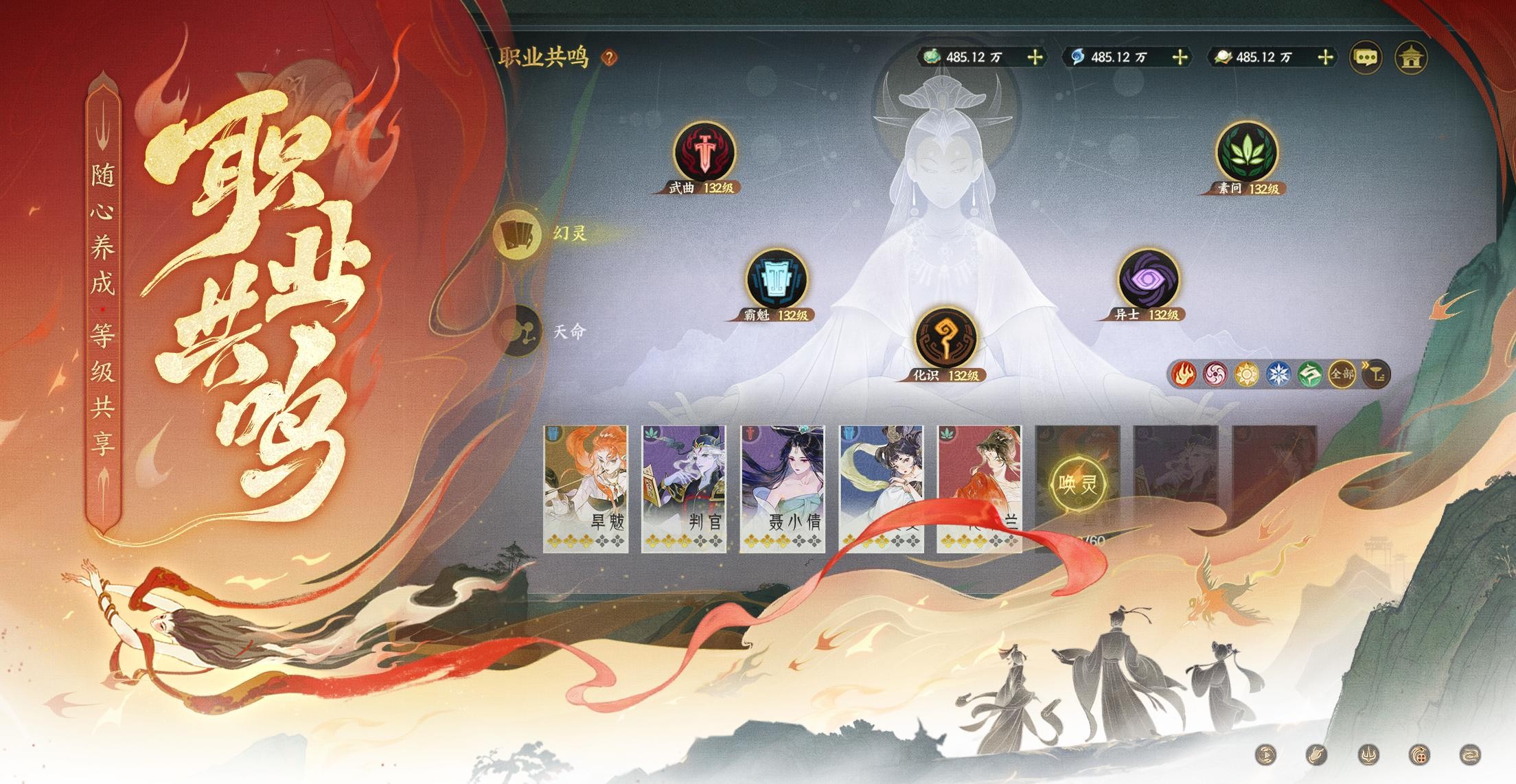This screenshot has height=784, width=1516.
Task: Select the 聂小倩 spirit card
Action: click(x=782, y=487)
